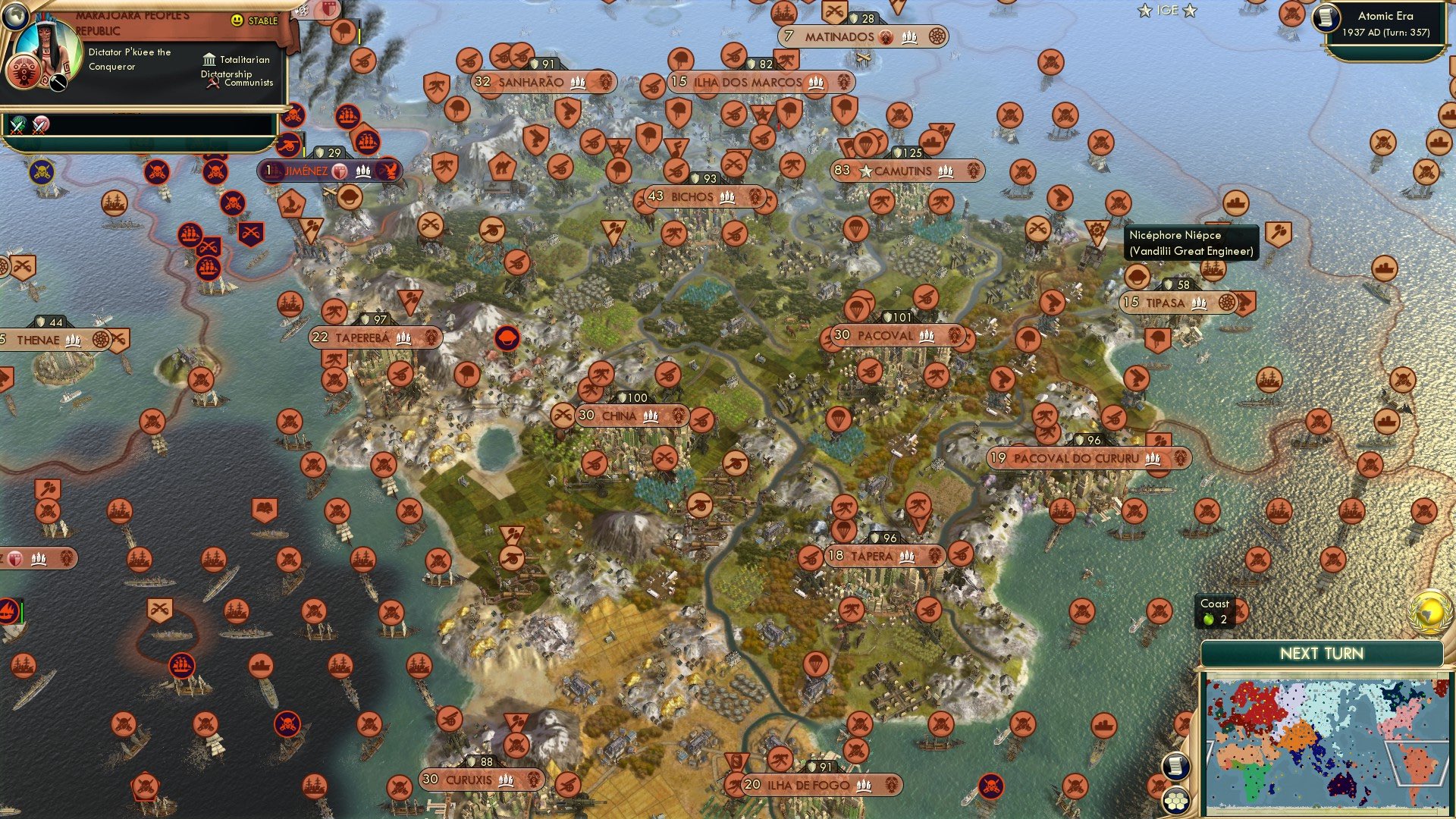Open the World Congress gold medallion icon
1456x819 pixels.
pyautogui.click(x=1430, y=614)
